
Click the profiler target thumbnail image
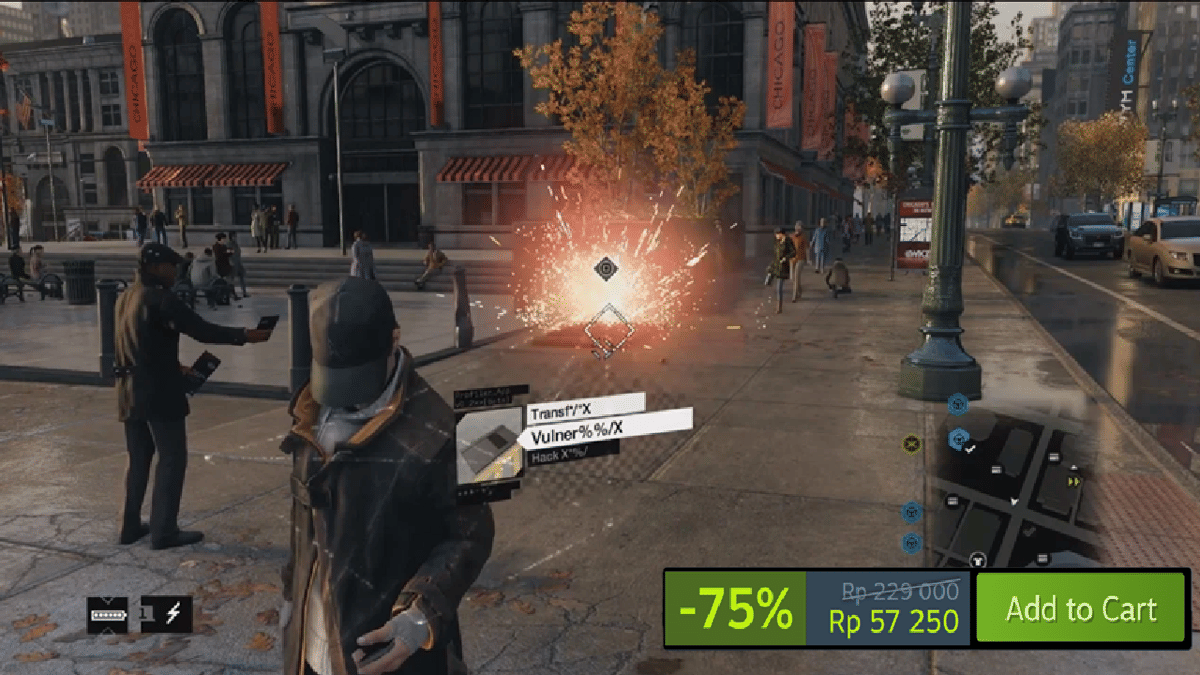tap(489, 442)
